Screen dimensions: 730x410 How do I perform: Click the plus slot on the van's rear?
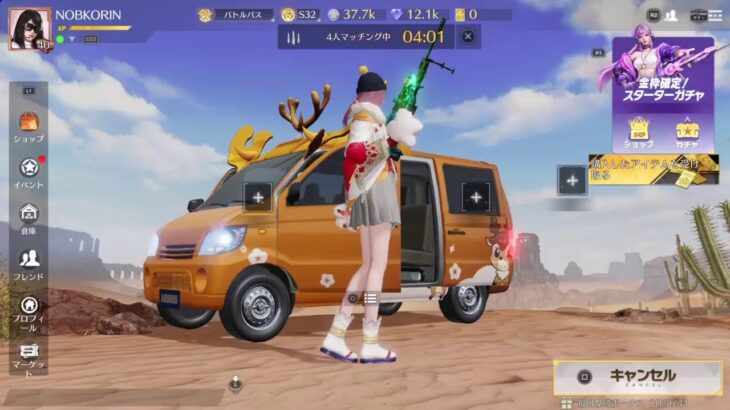click(476, 197)
